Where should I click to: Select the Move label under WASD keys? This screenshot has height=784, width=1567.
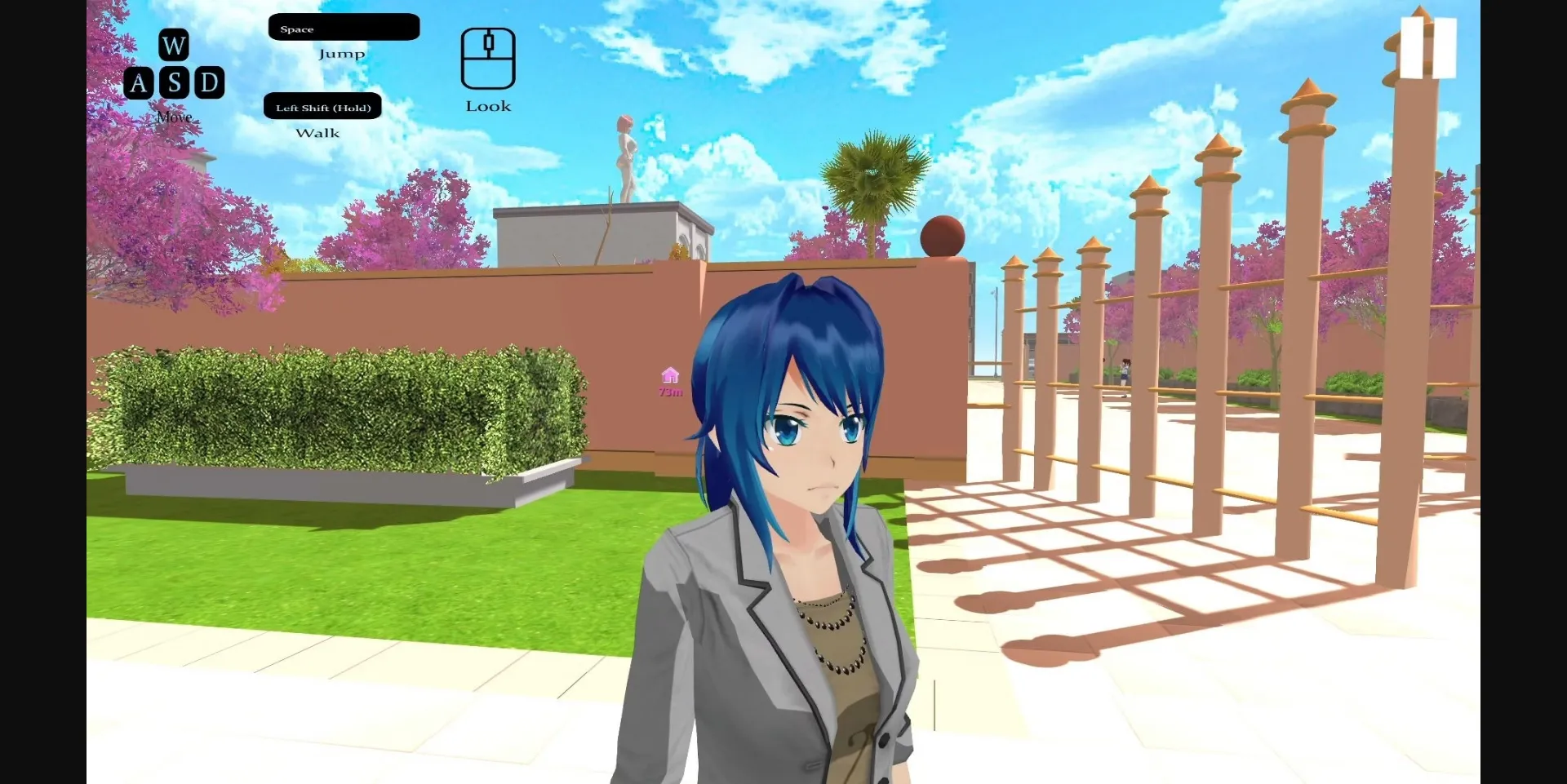173,117
